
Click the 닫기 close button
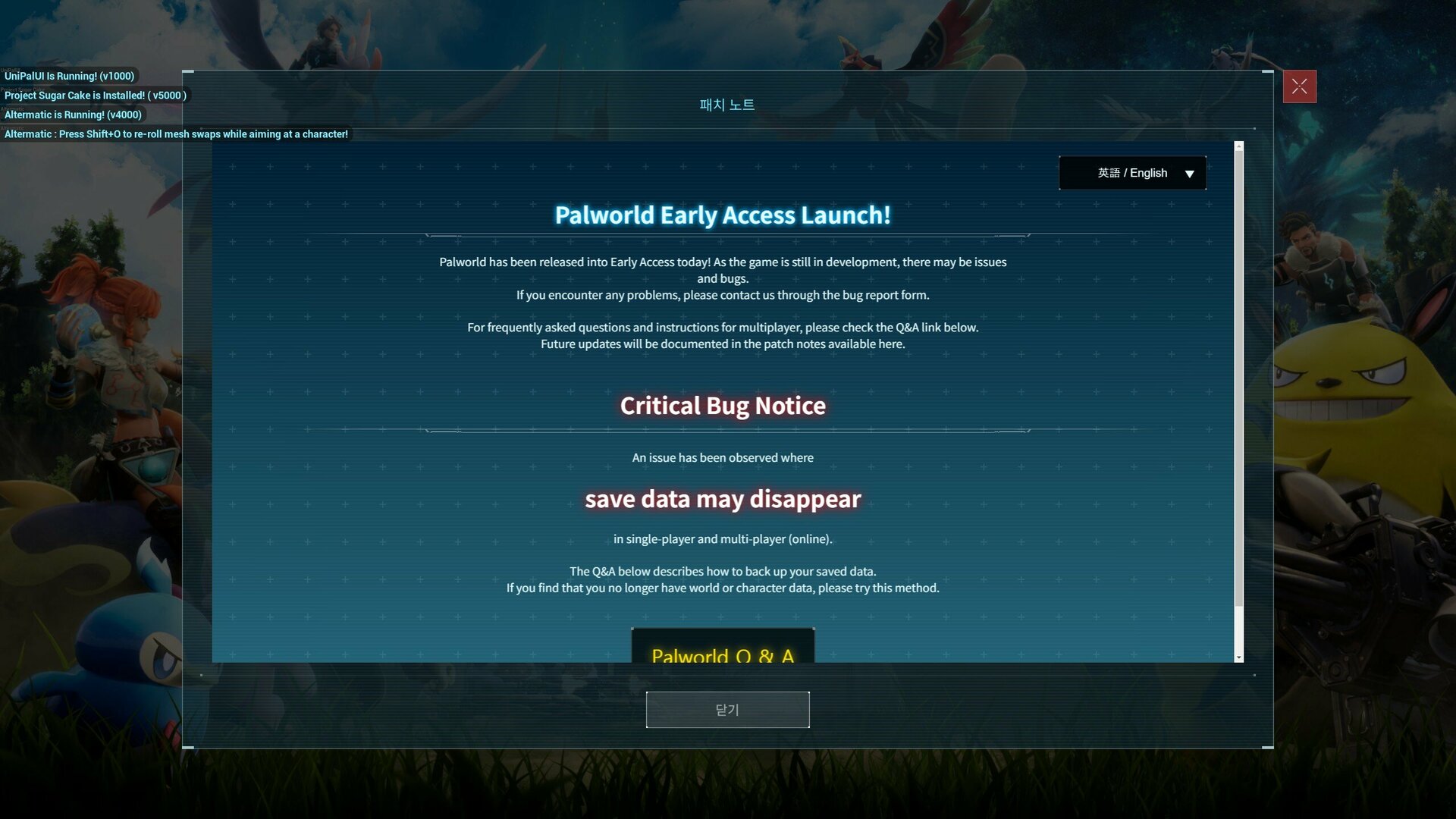point(727,710)
